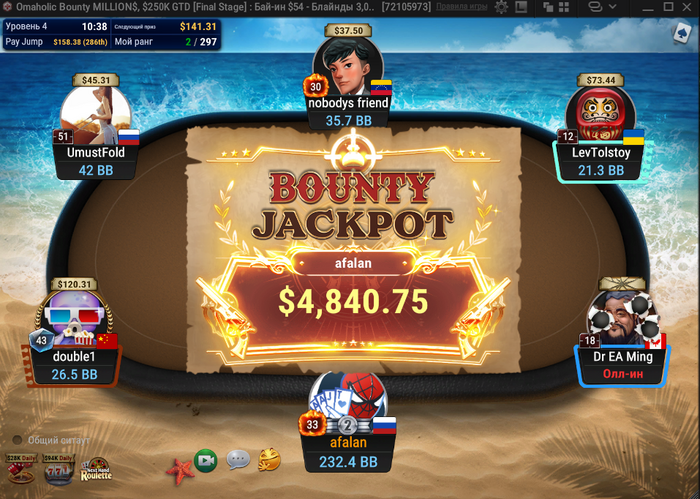Click the red starfish icon

178,467
